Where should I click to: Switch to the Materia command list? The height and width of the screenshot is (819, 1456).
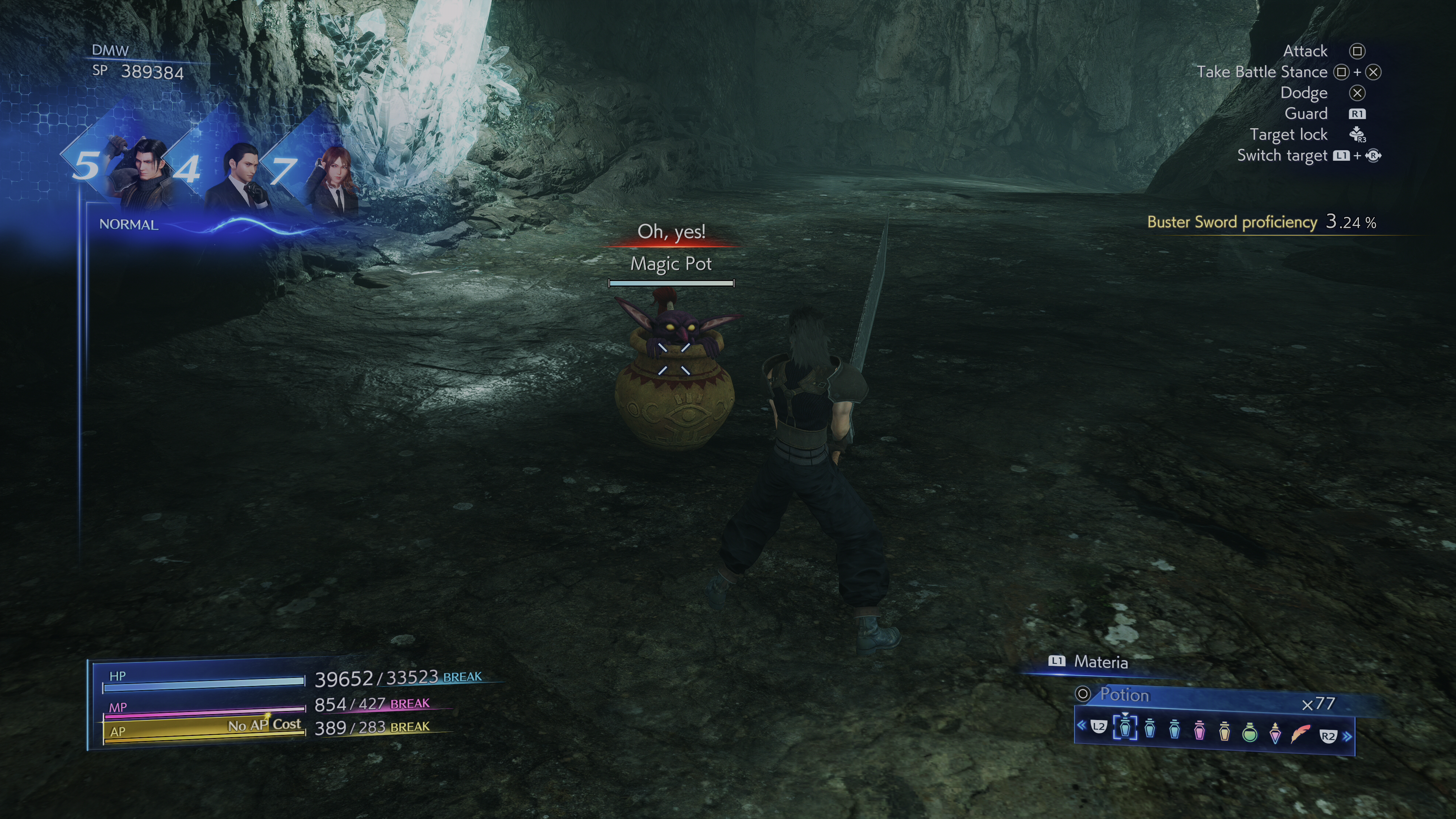(x=1100, y=662)
